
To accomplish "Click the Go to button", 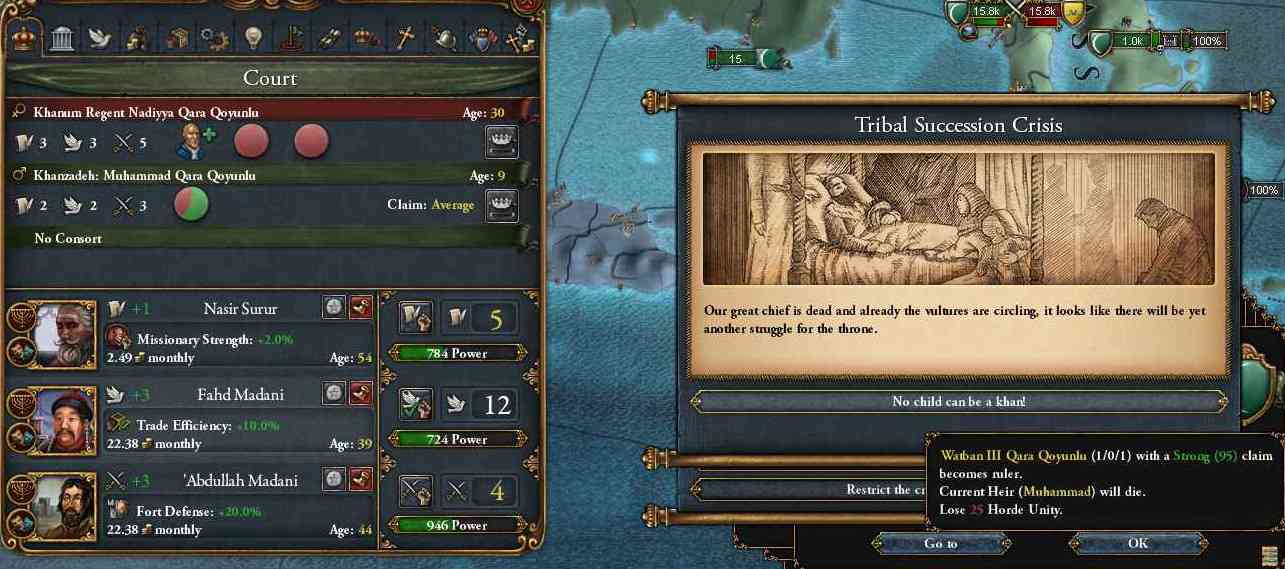I will click(x=940, y=544).
